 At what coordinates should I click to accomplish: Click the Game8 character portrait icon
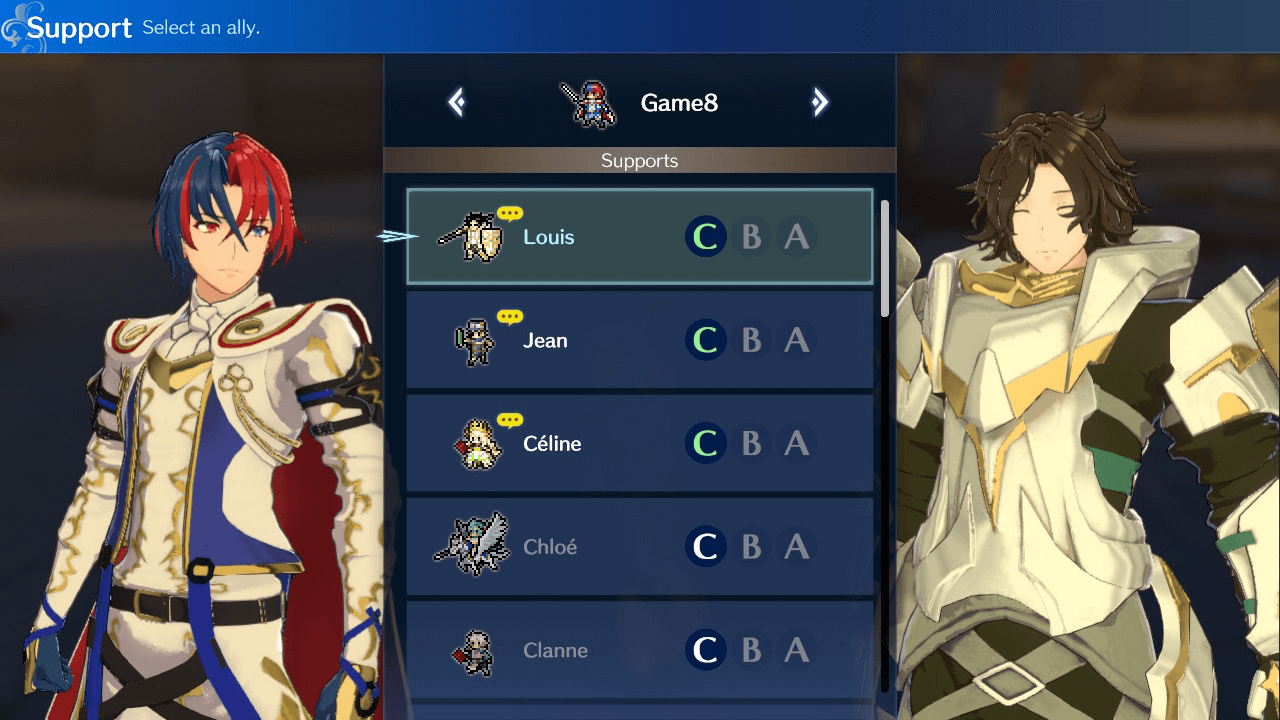pyautogui.click(x=589, y=102)
